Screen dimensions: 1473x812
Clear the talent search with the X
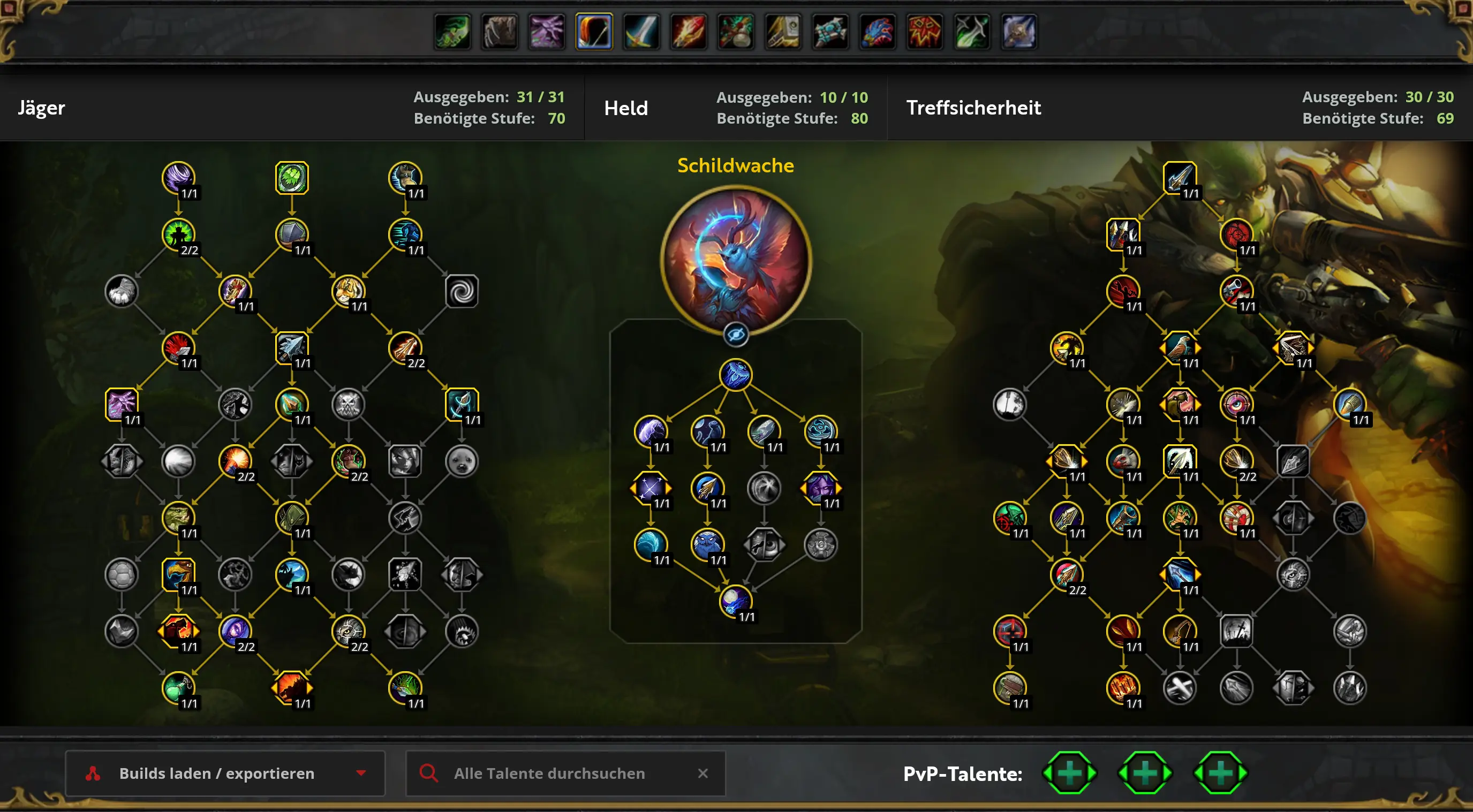(702, 773)
